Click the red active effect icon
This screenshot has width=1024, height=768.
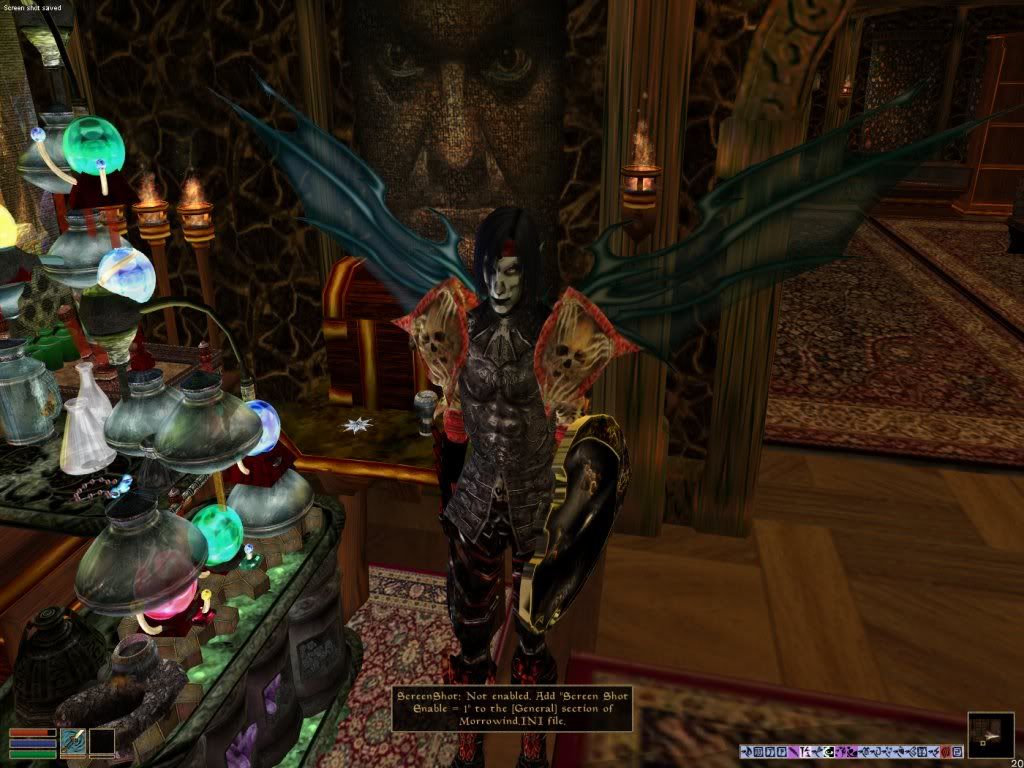[x=945, y=751]
